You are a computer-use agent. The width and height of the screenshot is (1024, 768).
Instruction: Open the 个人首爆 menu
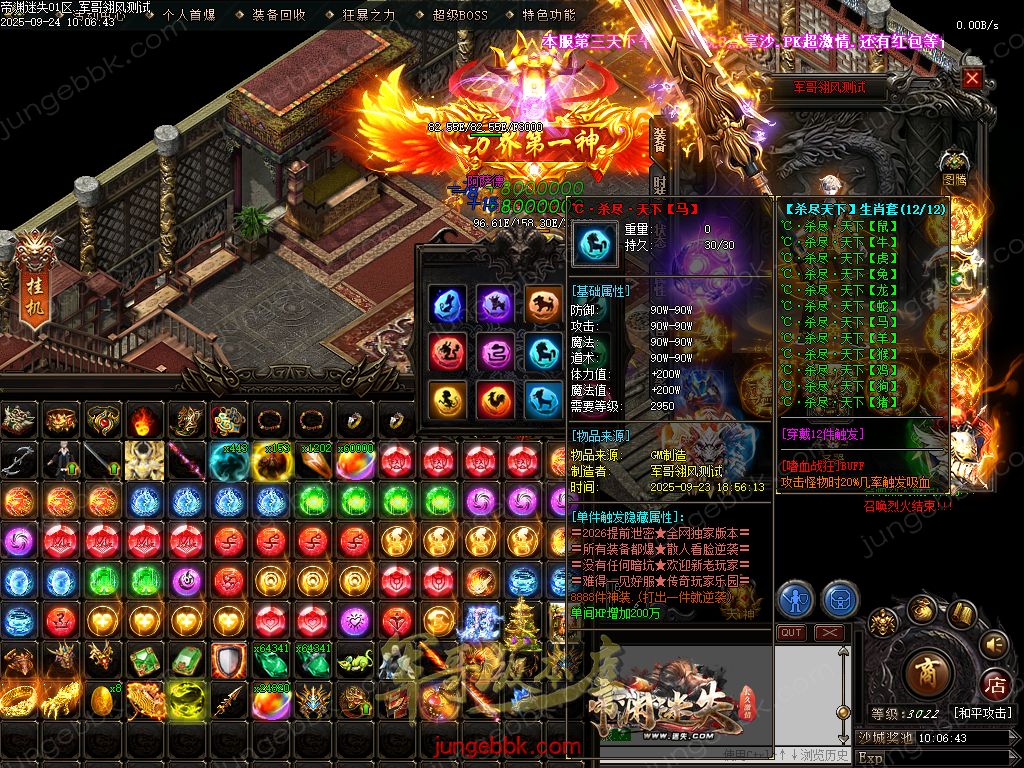tap(188, 15)
